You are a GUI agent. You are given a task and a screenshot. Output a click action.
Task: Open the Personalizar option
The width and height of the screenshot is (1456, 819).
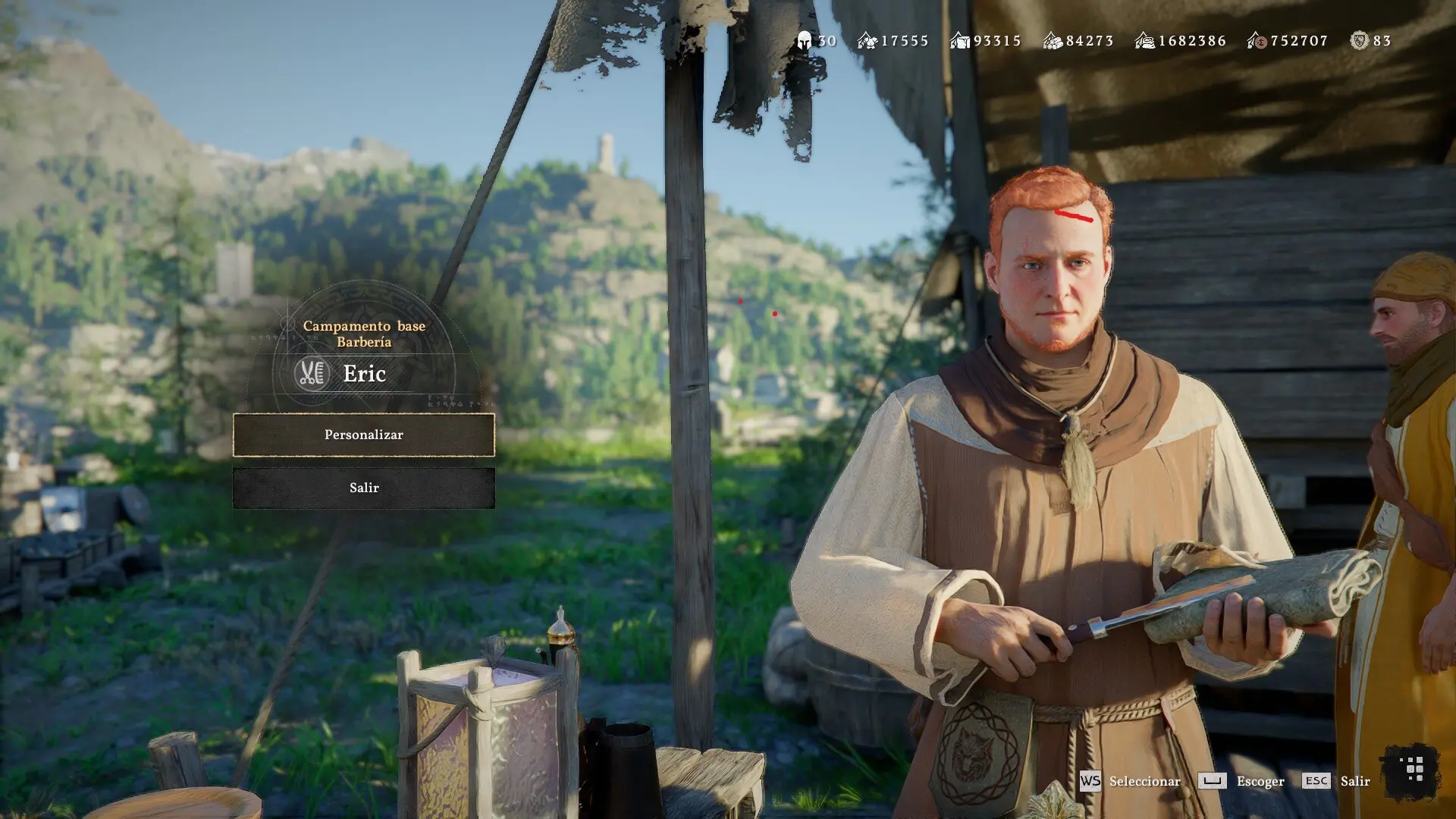click(364, 435)
